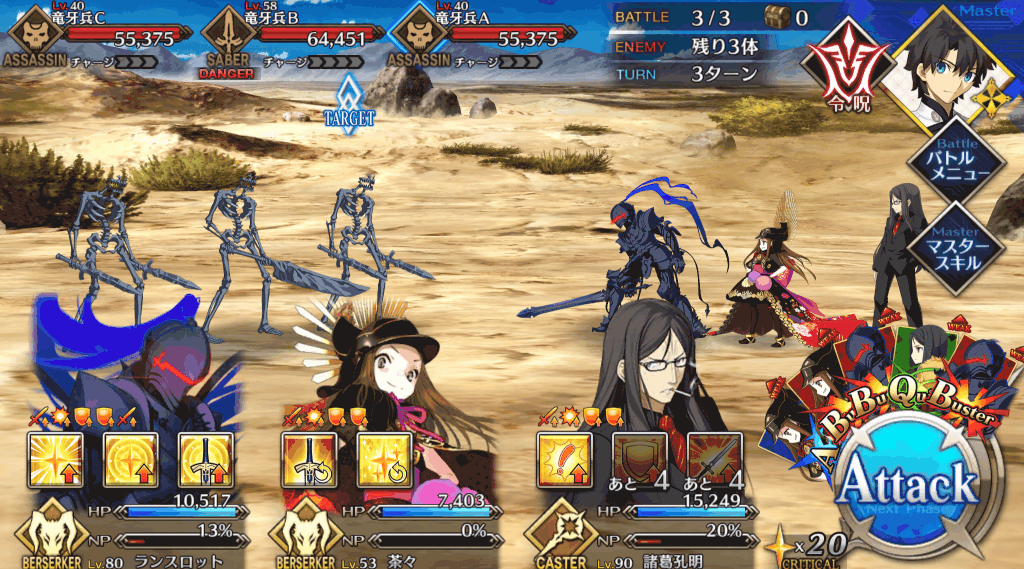Open the Master Skill diamond button

954,245
